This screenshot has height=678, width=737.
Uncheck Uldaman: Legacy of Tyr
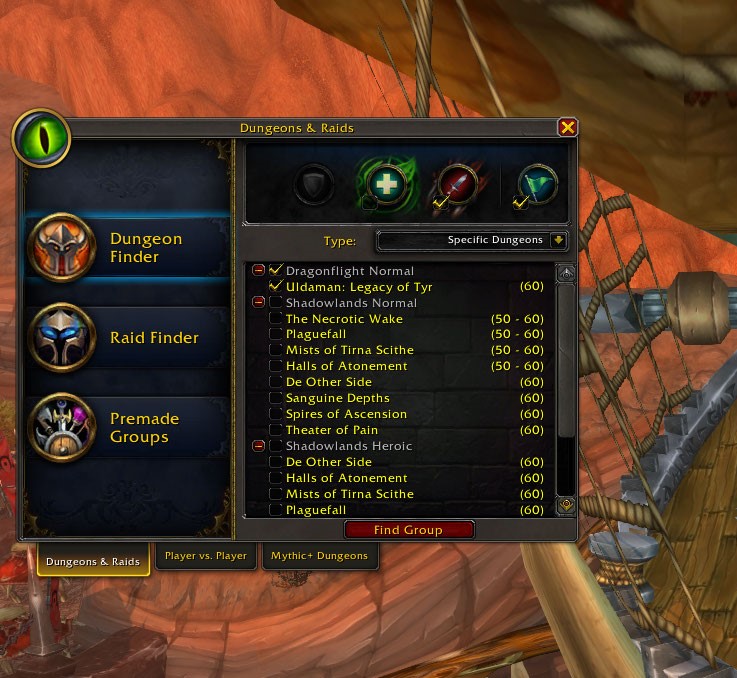click(x=276, y=287)
